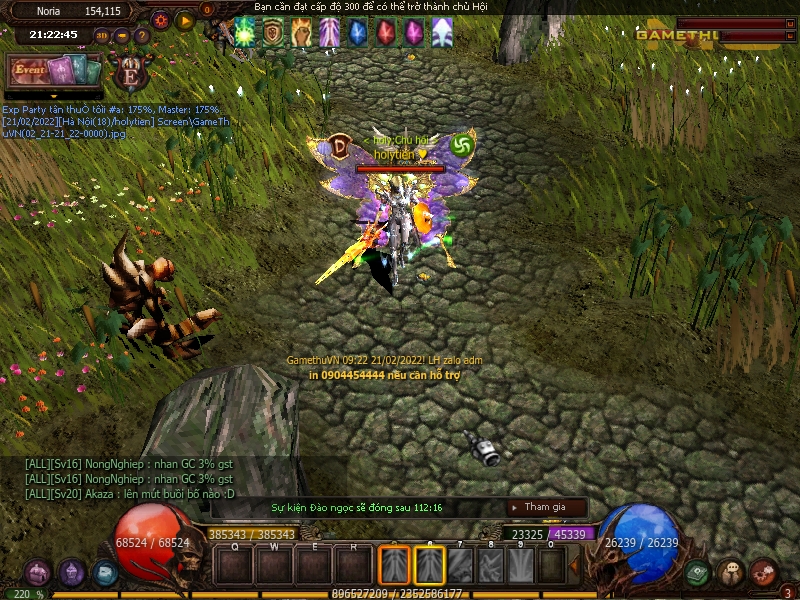Click the minus button beside 3D
The width and height of the screenshot is (800, 600).
(x=122, y=35)
